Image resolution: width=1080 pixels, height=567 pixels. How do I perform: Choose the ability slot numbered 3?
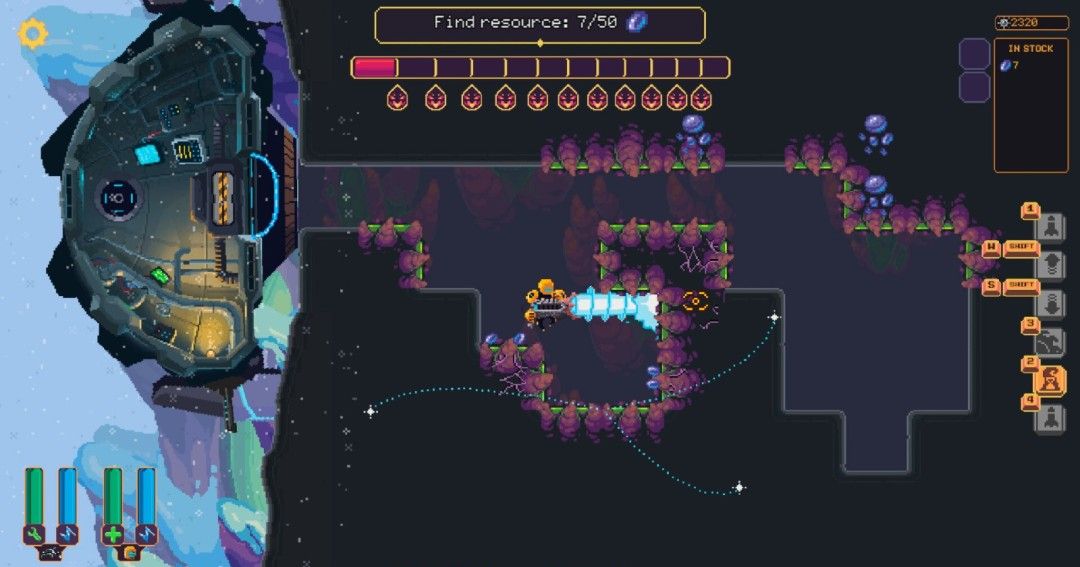1049,342
